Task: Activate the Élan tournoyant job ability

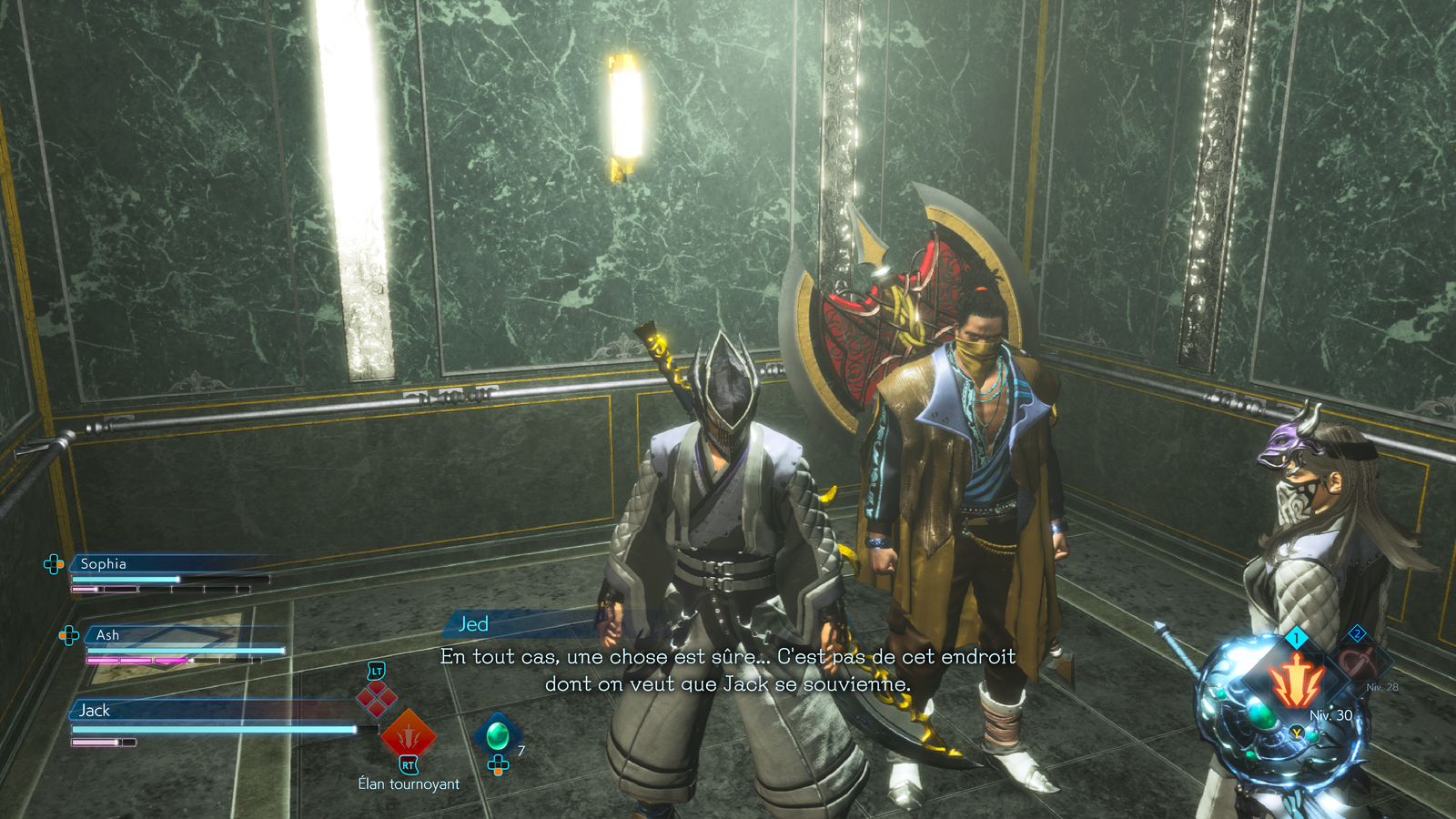Action: tap(408, 733)
